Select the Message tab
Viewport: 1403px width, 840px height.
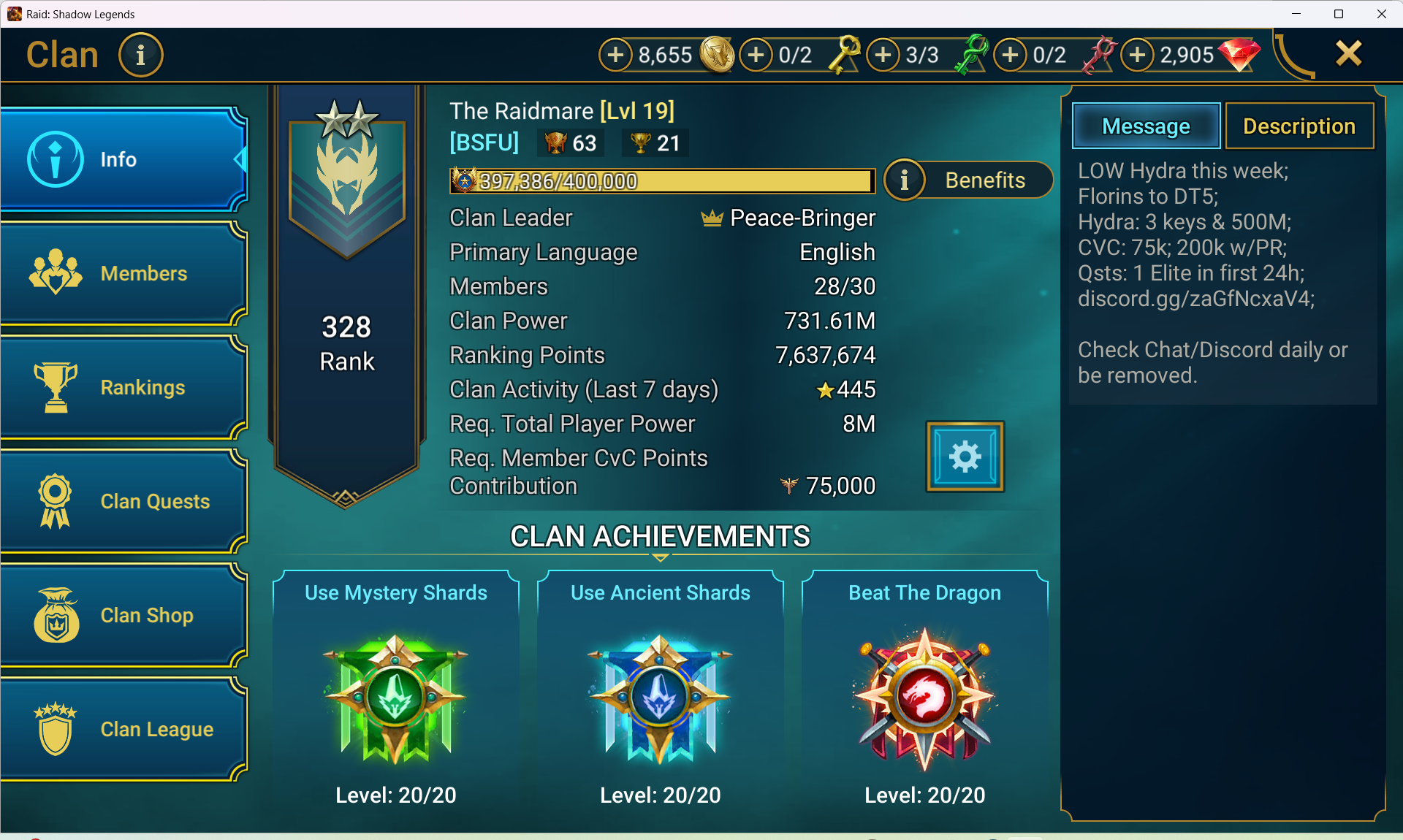(x=1146, y=126)
